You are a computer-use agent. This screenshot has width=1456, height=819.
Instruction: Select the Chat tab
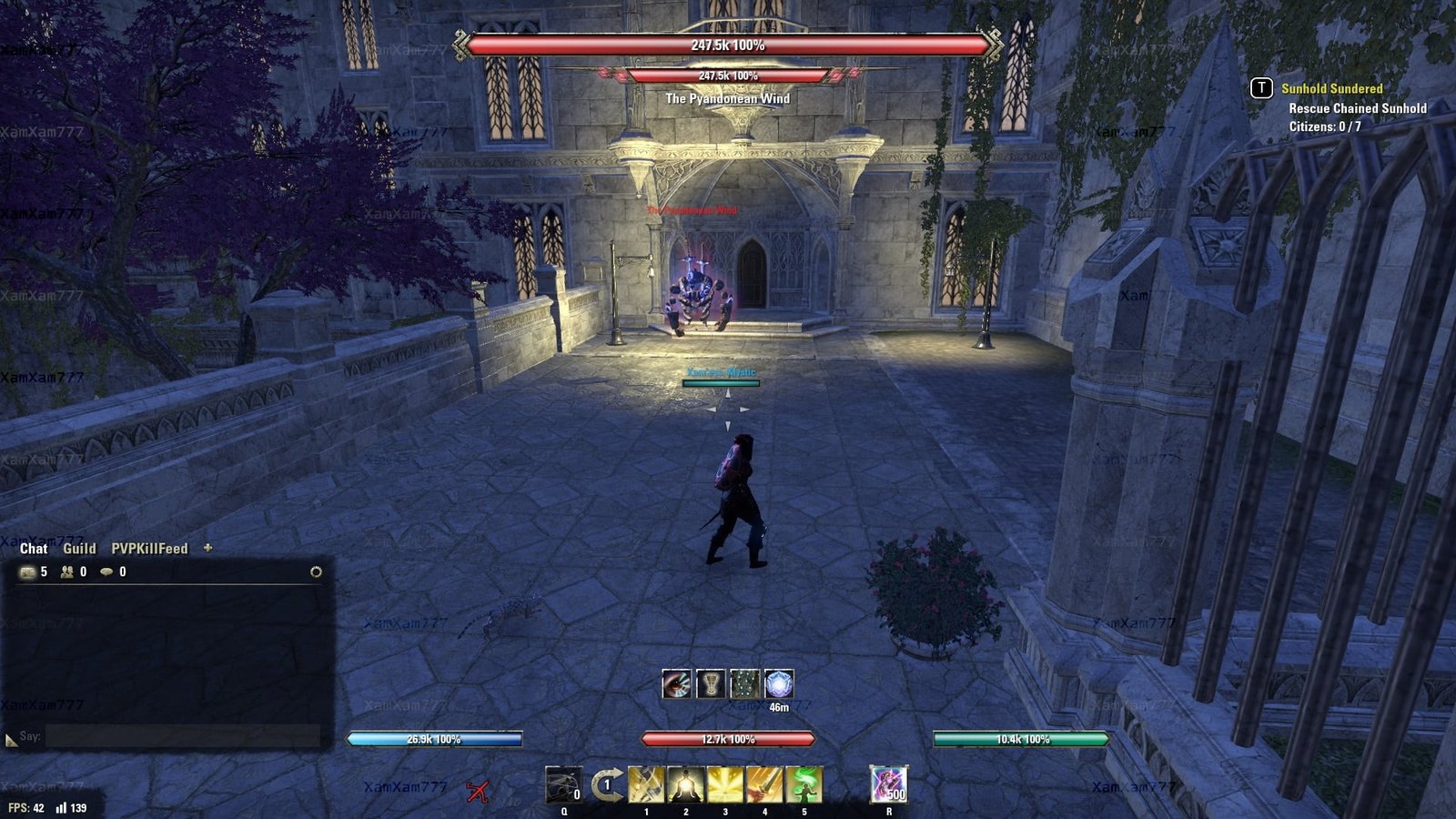pos(34,549)
